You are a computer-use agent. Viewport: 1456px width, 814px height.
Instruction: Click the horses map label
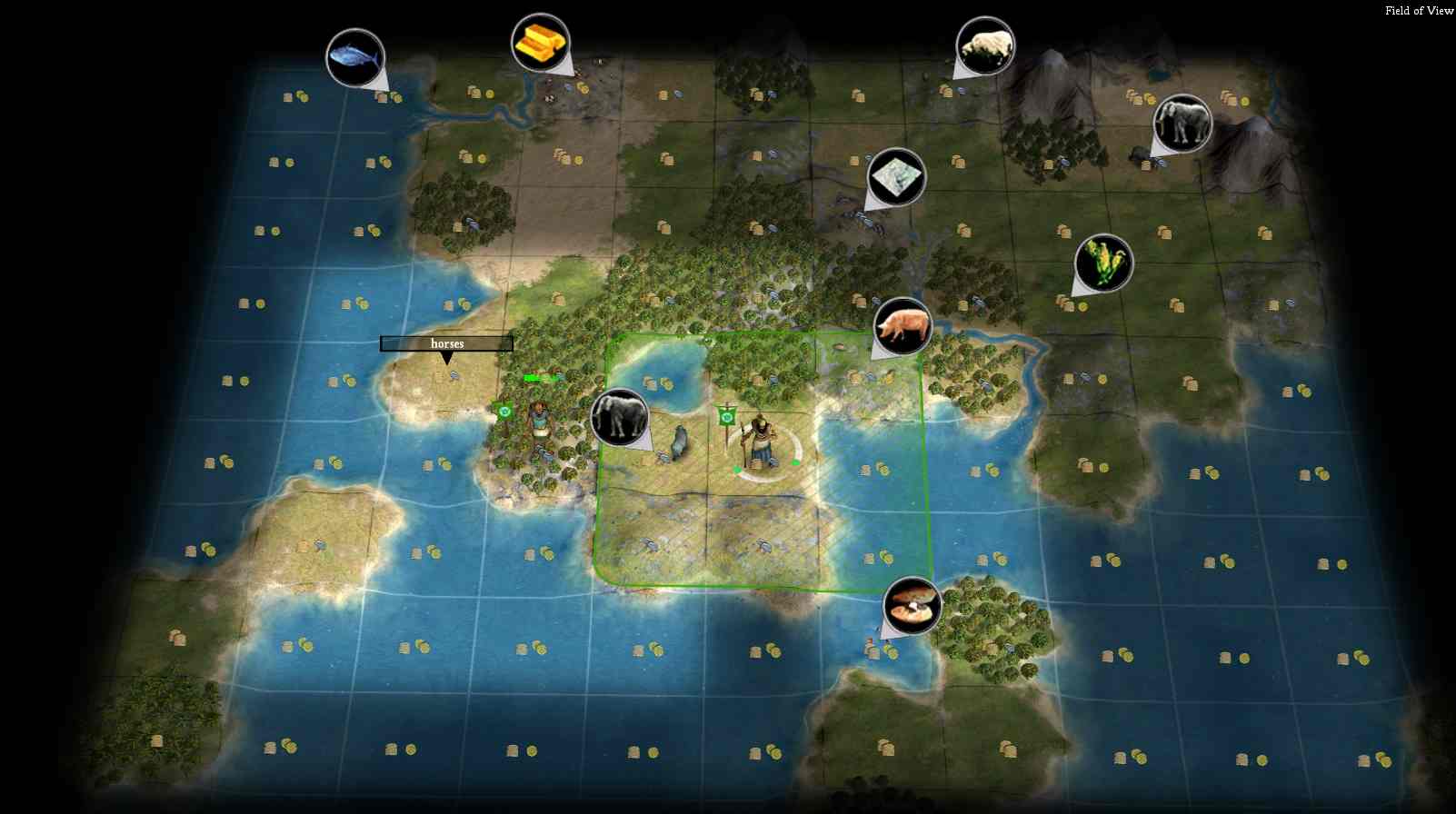[x=446, y=343]
